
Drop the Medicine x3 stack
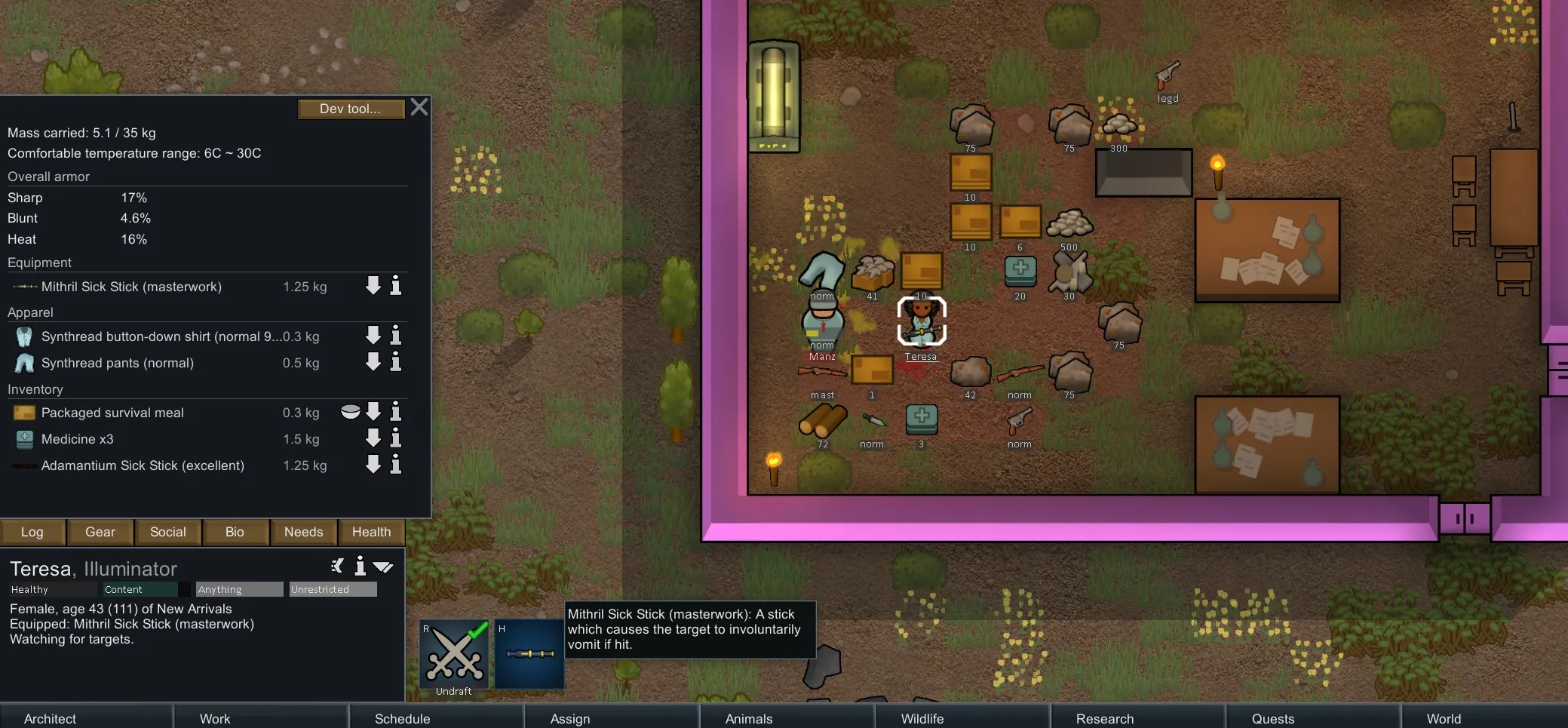point(373,438)
